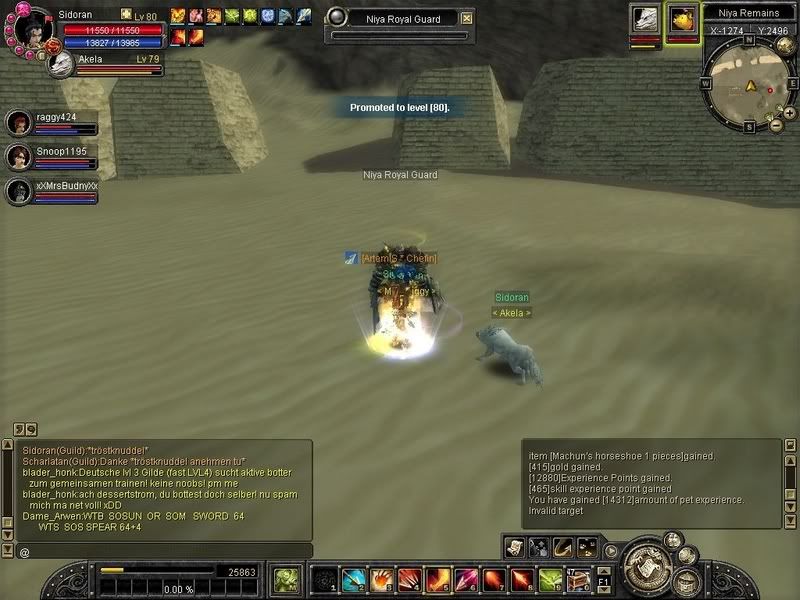Select the white wolf pet portrait
The width and height of the screenshot is (800, 600).
[x=644, y=20]
